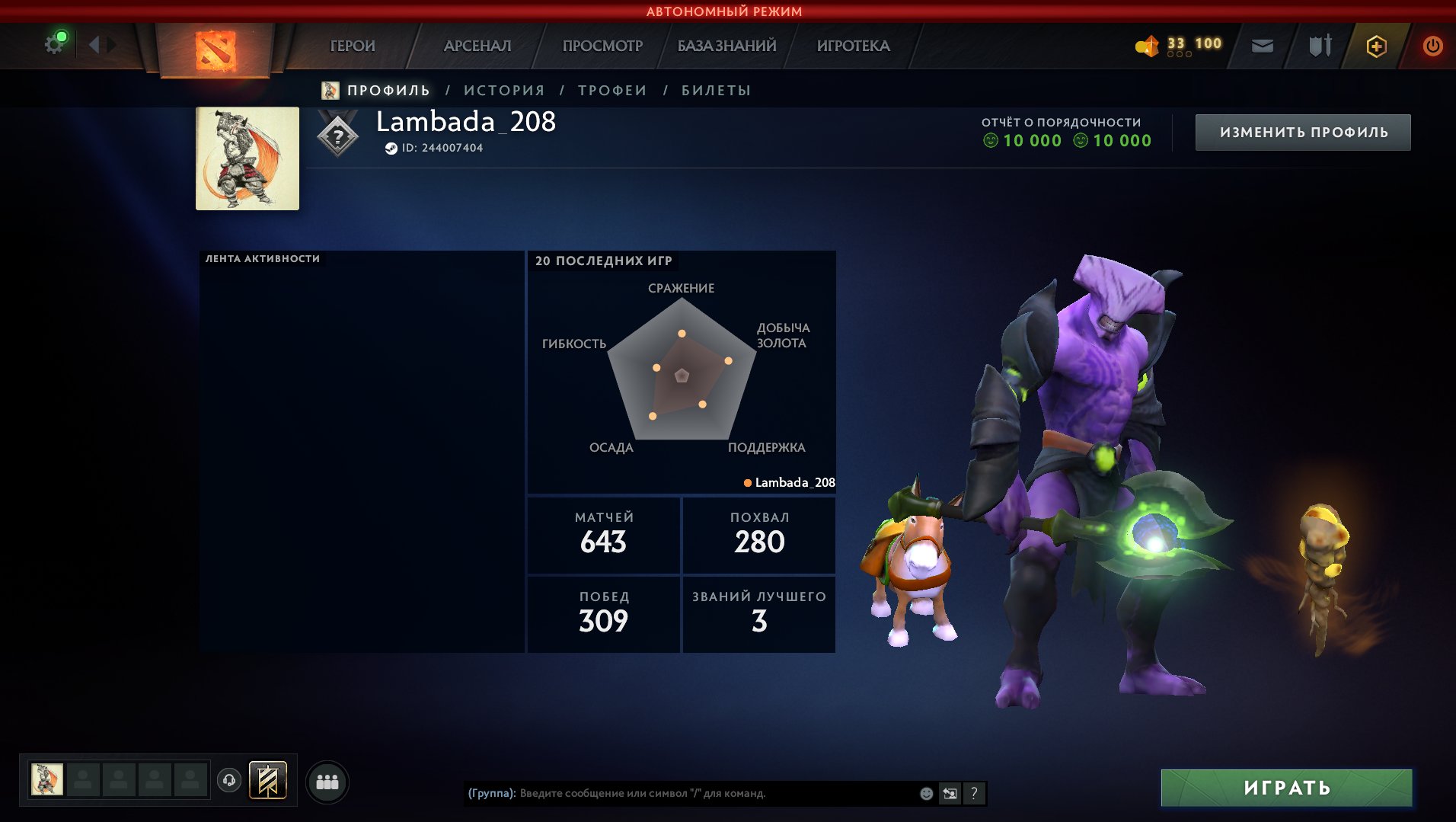The width and height of the screenshot is (1456, 822).
Task: Open the settings gear icon
Action: (x=53, y=45)
